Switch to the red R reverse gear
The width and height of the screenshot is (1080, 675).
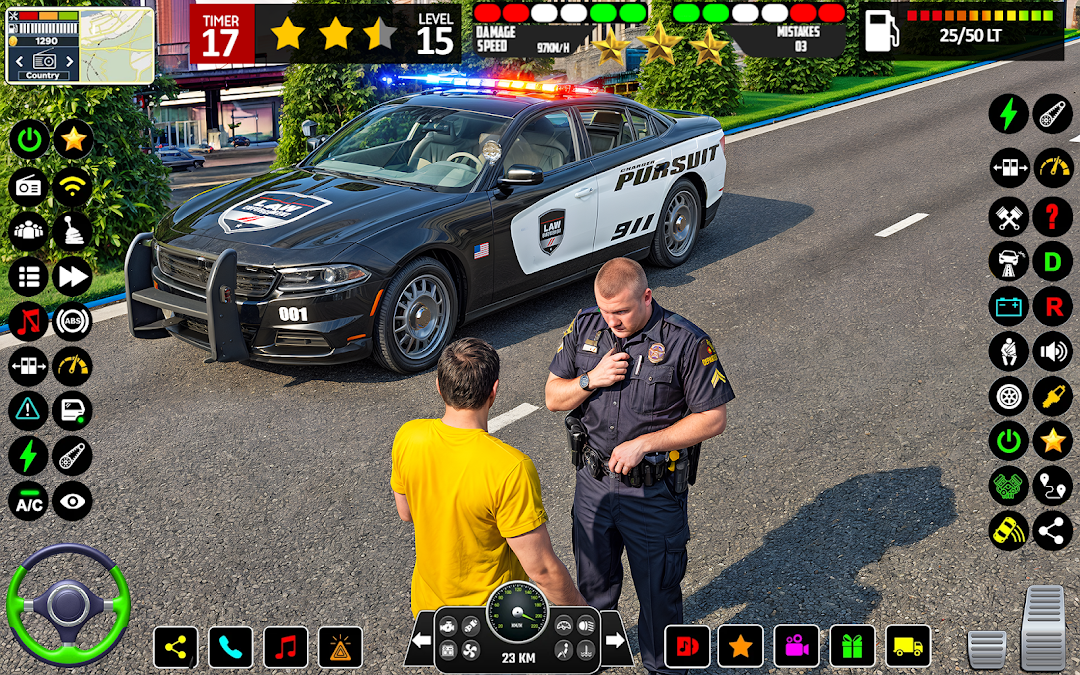tap(1052, 307)
